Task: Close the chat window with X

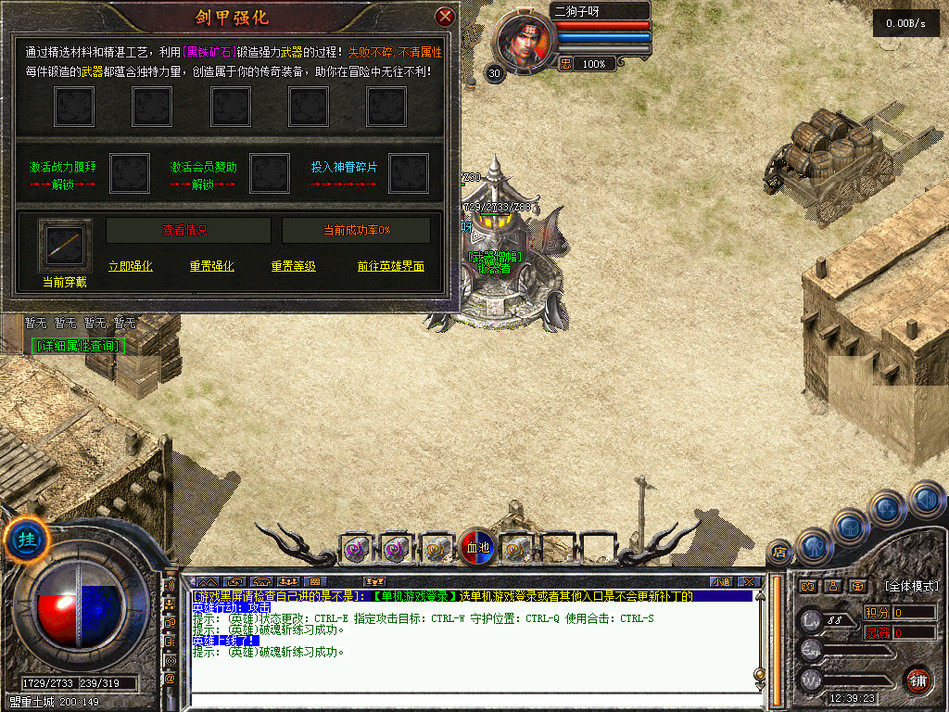Action: pos(755,581)
